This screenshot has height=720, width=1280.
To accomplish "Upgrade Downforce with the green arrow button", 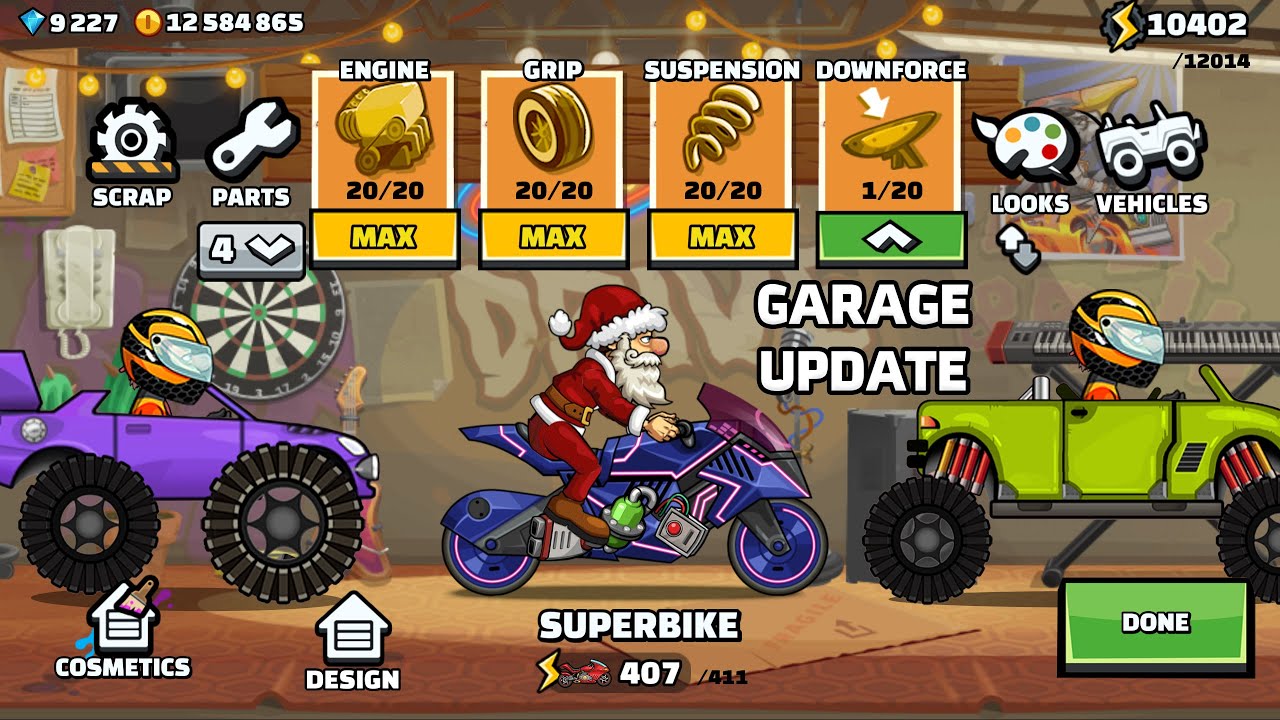I will pyautogui.click(x=891, y=238).
